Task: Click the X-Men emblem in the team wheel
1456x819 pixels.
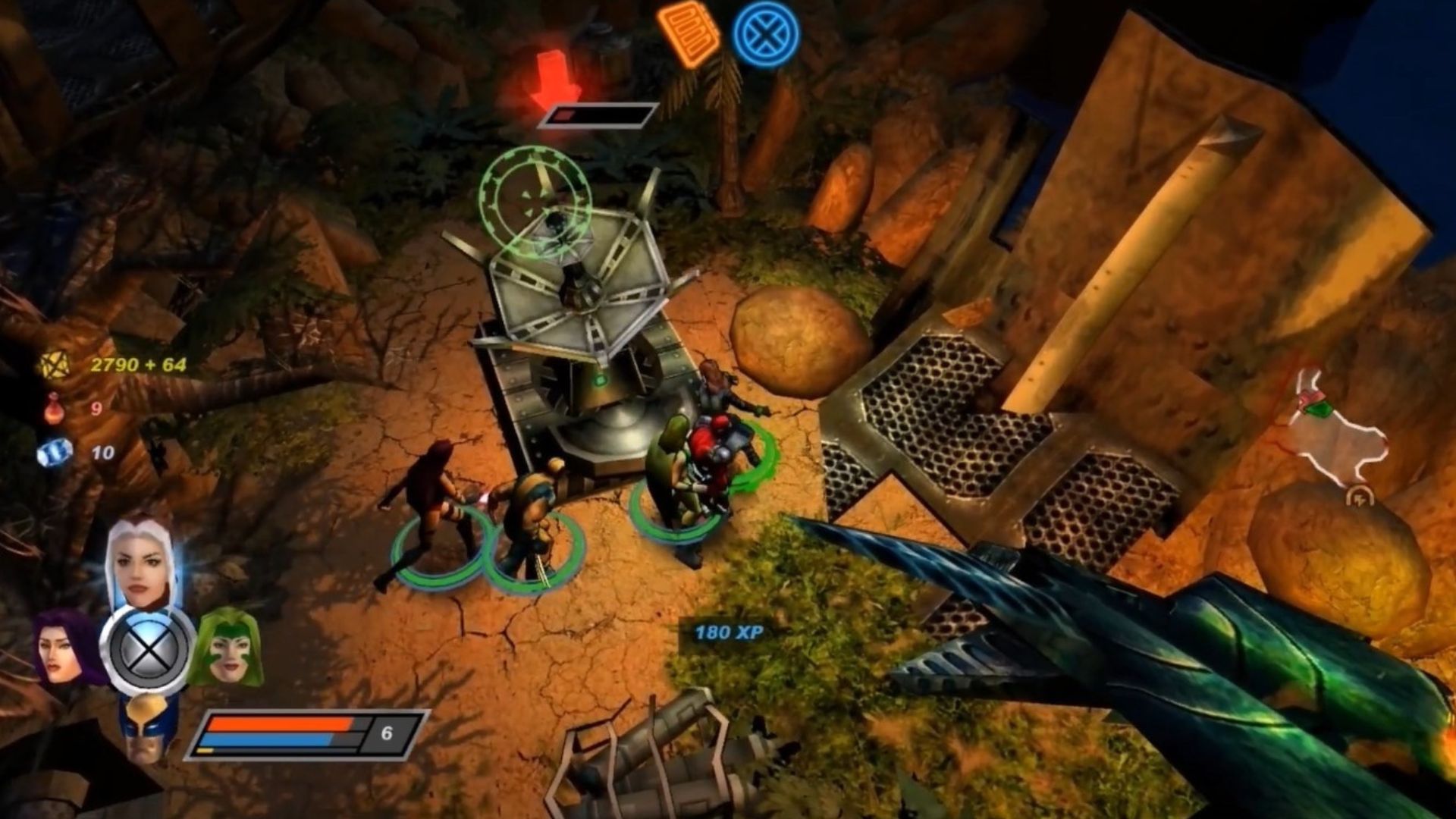Action: tap(147, 650)
